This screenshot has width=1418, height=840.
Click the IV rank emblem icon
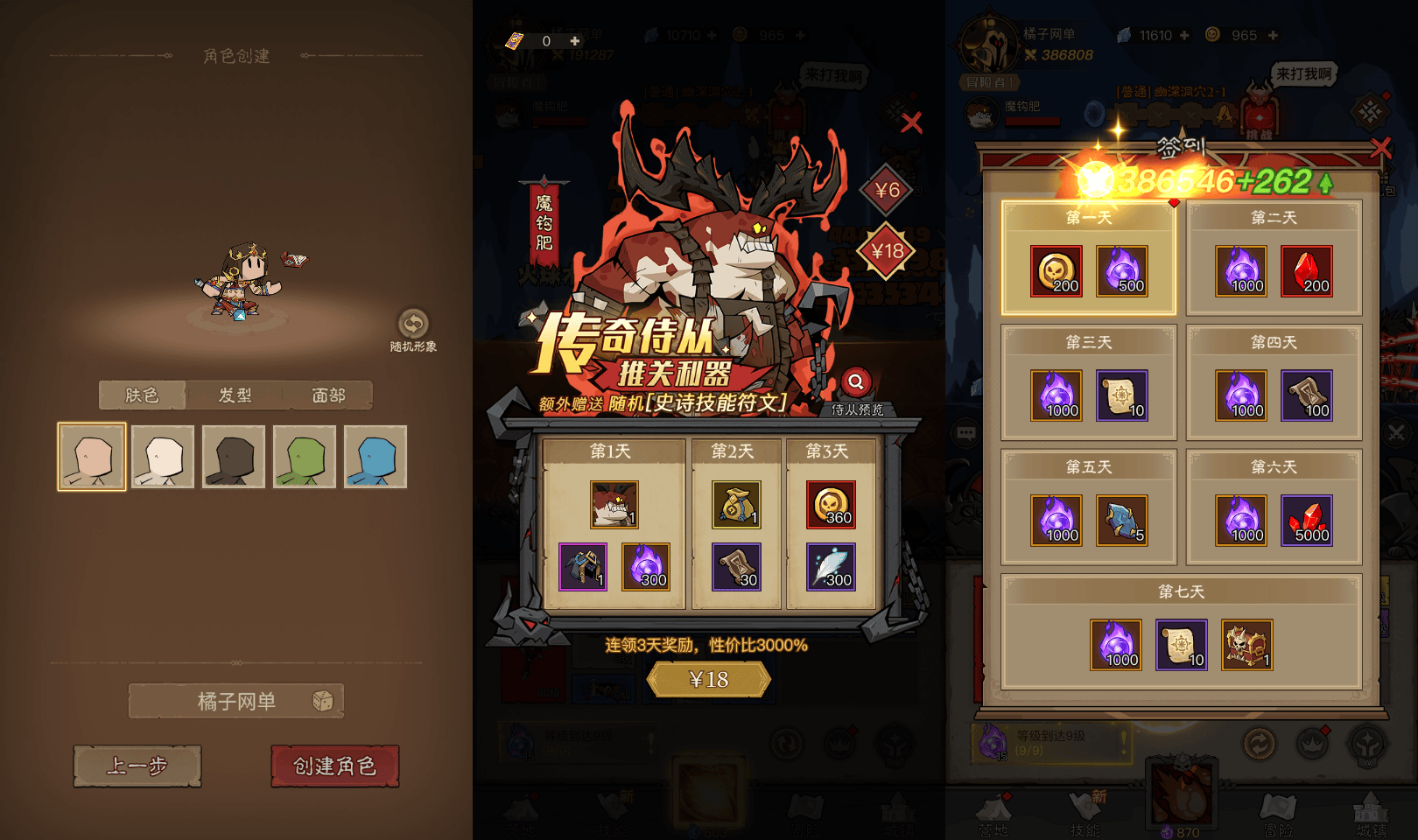1367,745
